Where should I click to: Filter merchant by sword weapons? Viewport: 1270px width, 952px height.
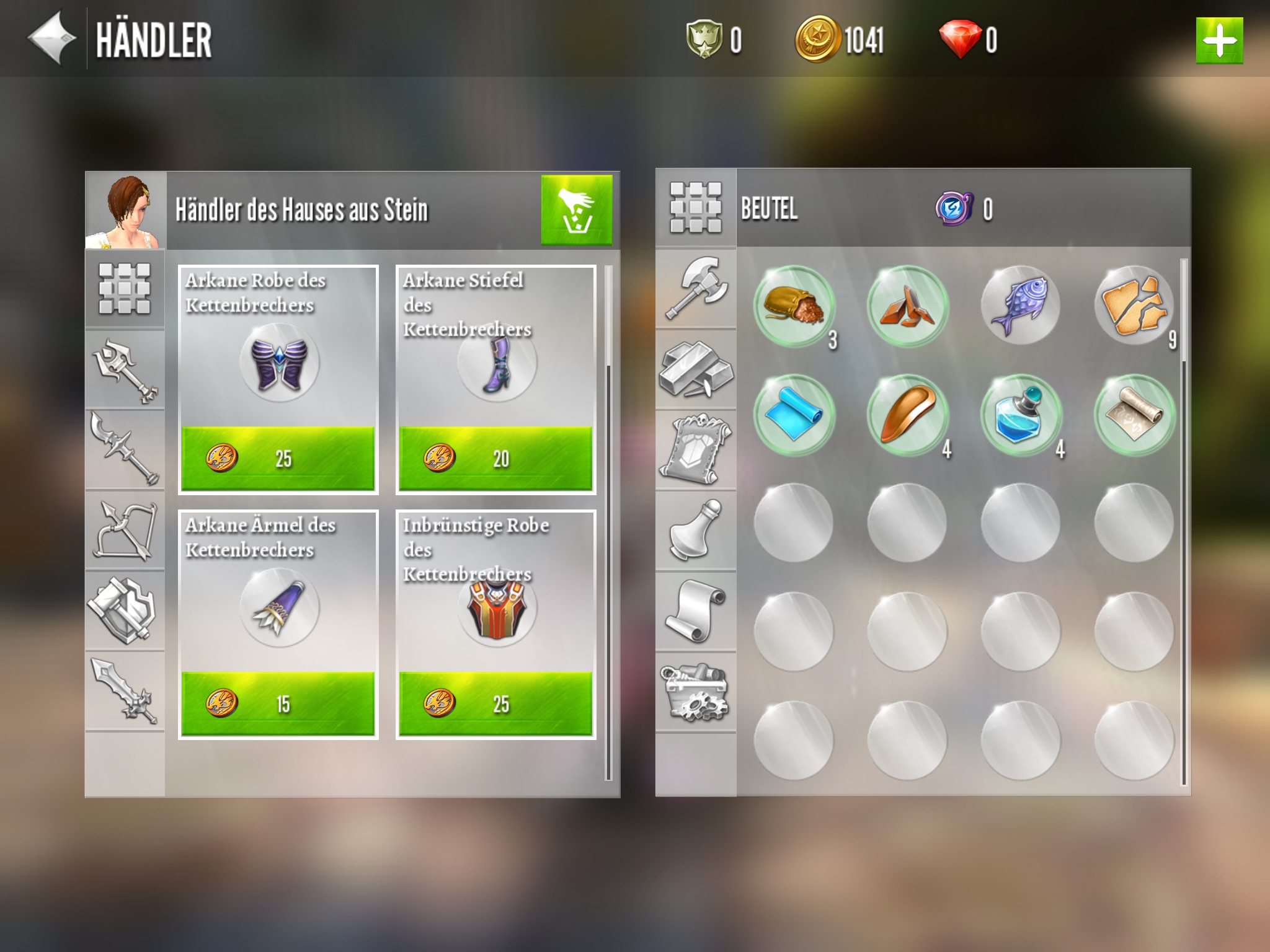[x=125, y=692]
